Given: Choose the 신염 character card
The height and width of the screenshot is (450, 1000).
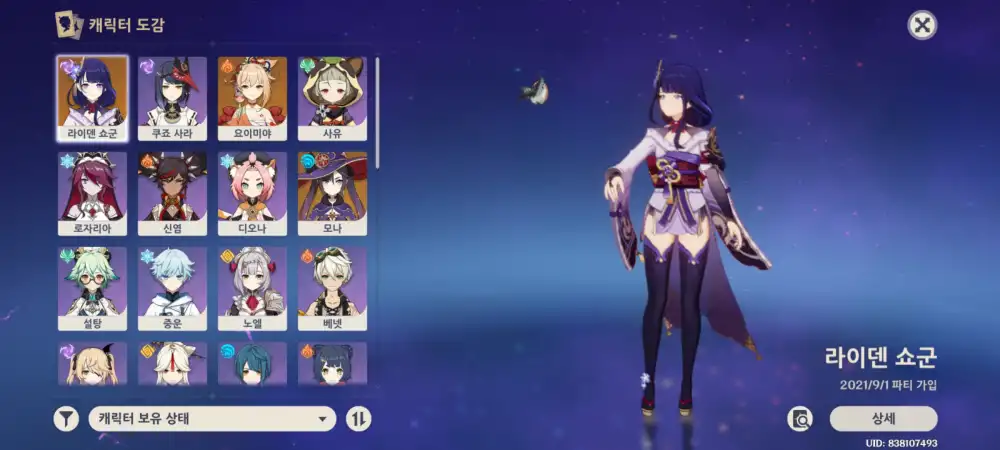Looking at the screenshot, I should pyautogui.click(x=172, y=194).
